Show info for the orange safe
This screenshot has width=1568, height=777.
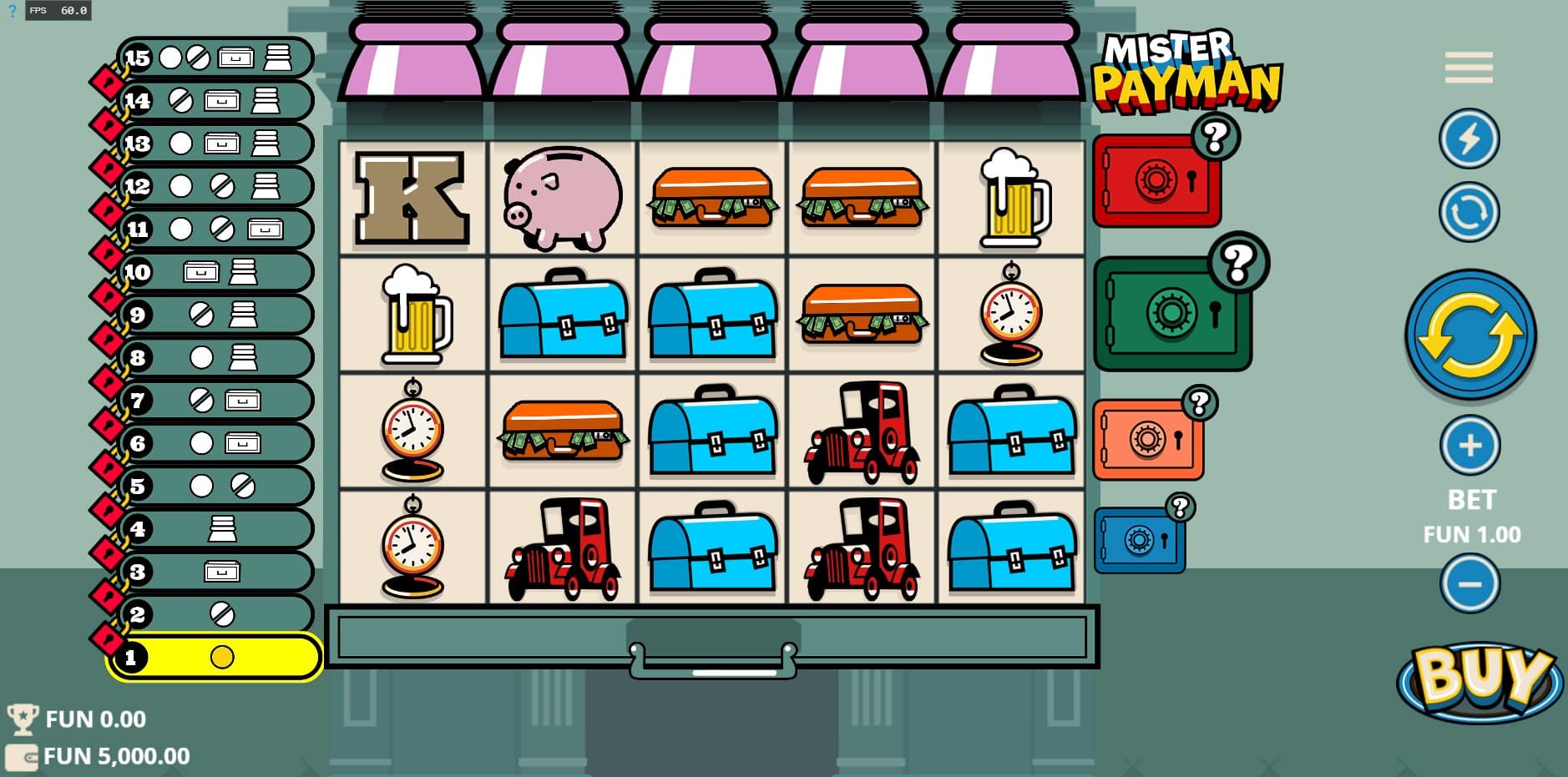1199,403
